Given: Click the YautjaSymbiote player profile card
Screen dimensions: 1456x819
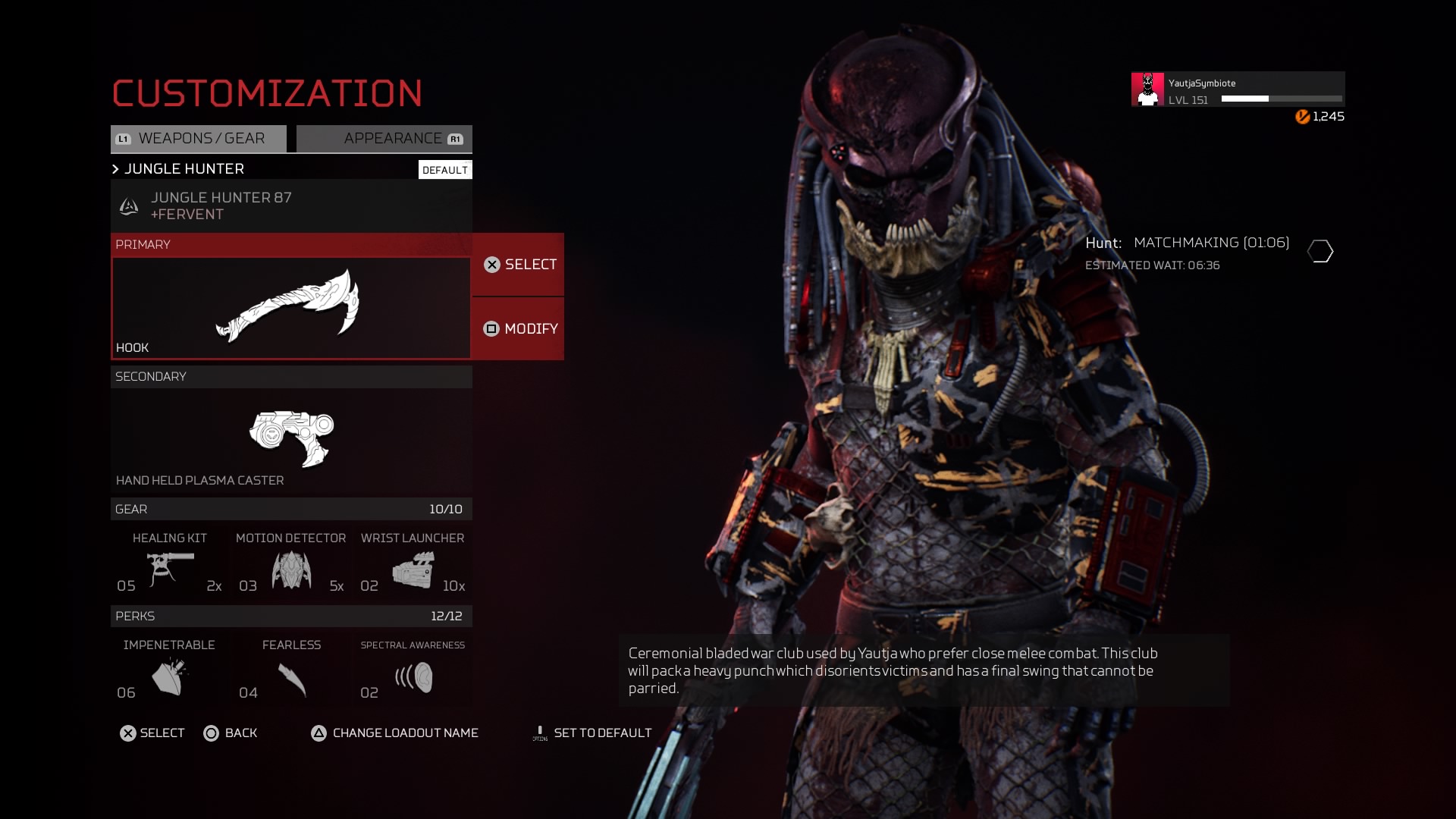Looking at the screenshot, I should tap(1238, 89).
